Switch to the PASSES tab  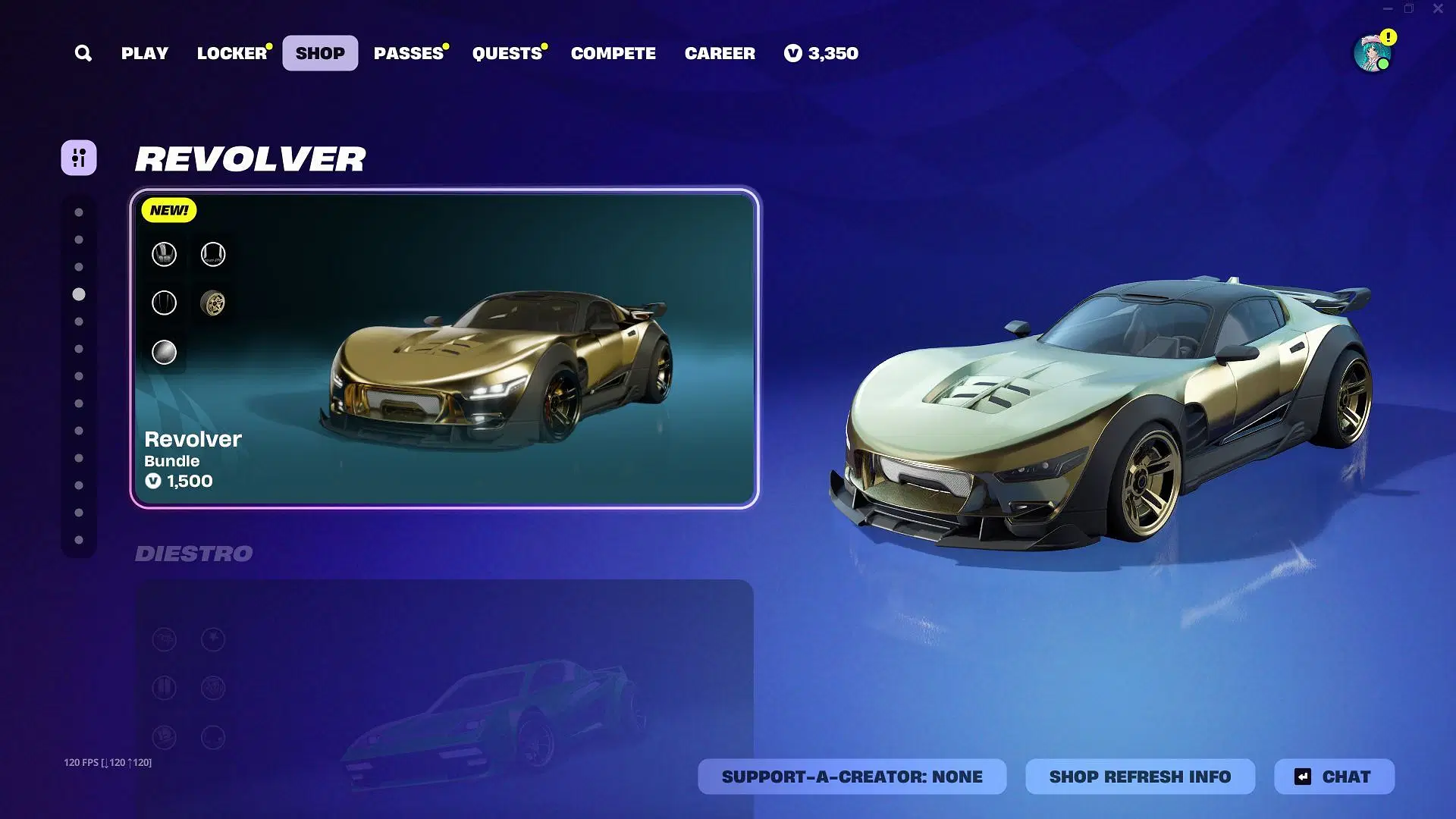pyautogui.click(x=409, y=53)
